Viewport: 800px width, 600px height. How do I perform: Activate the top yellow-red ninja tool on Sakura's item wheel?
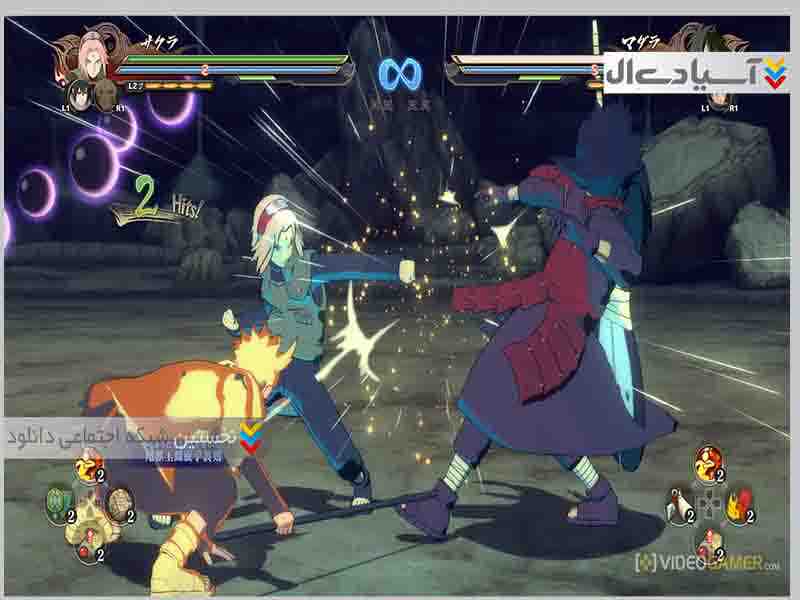[90, 467]
